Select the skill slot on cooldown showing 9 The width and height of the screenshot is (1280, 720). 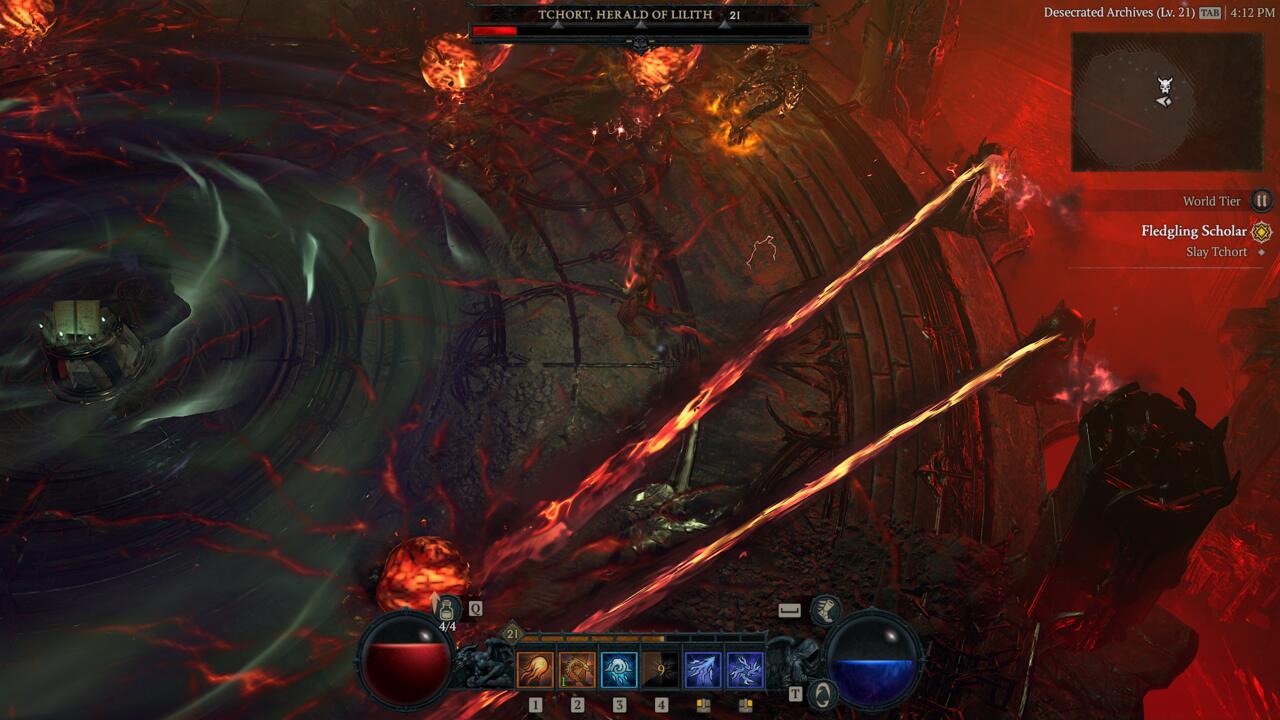[x=661, y=670]
